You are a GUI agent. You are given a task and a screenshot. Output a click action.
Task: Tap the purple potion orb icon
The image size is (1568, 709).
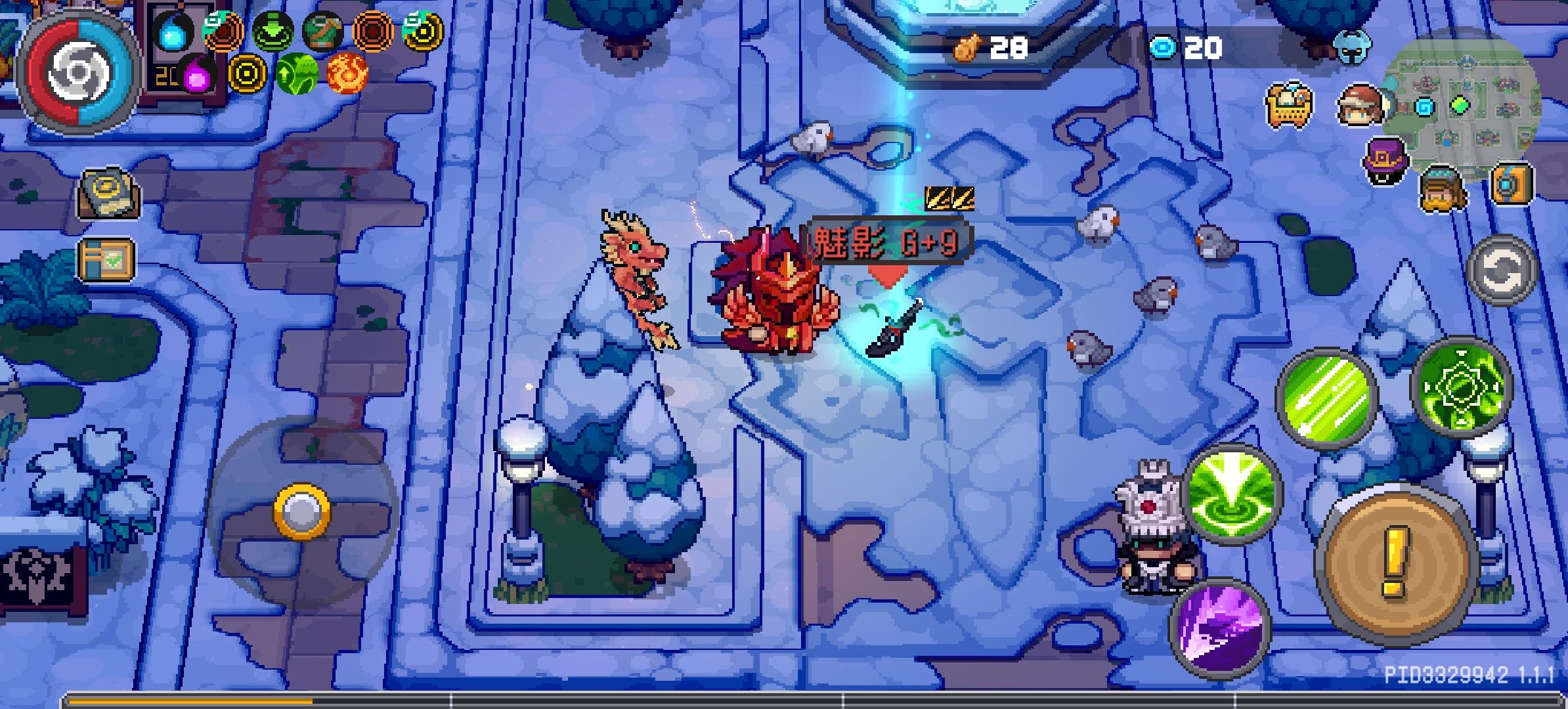[196, 75]
